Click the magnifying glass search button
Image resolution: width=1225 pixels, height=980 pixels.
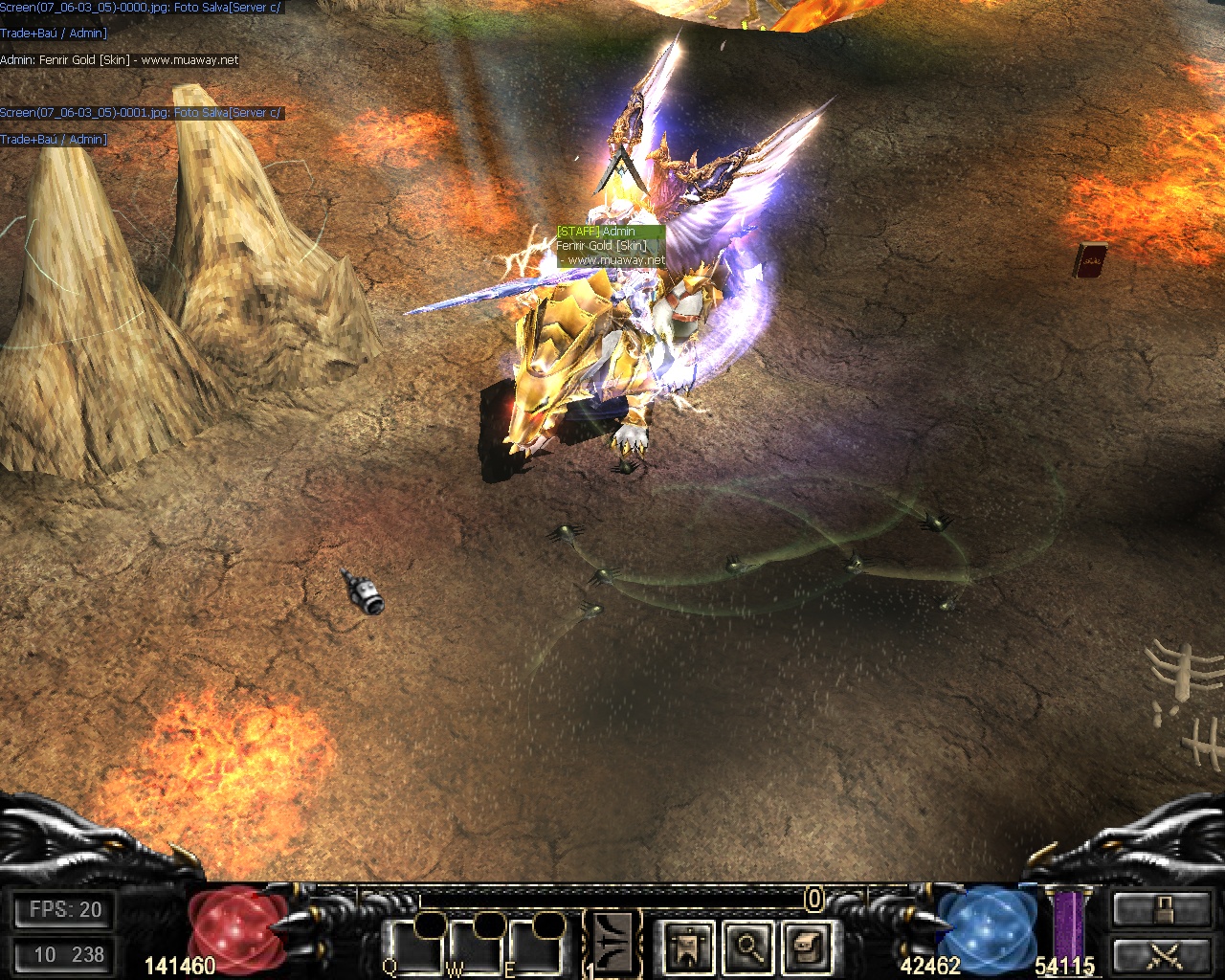pyautogui.click(x=748, y=947)
